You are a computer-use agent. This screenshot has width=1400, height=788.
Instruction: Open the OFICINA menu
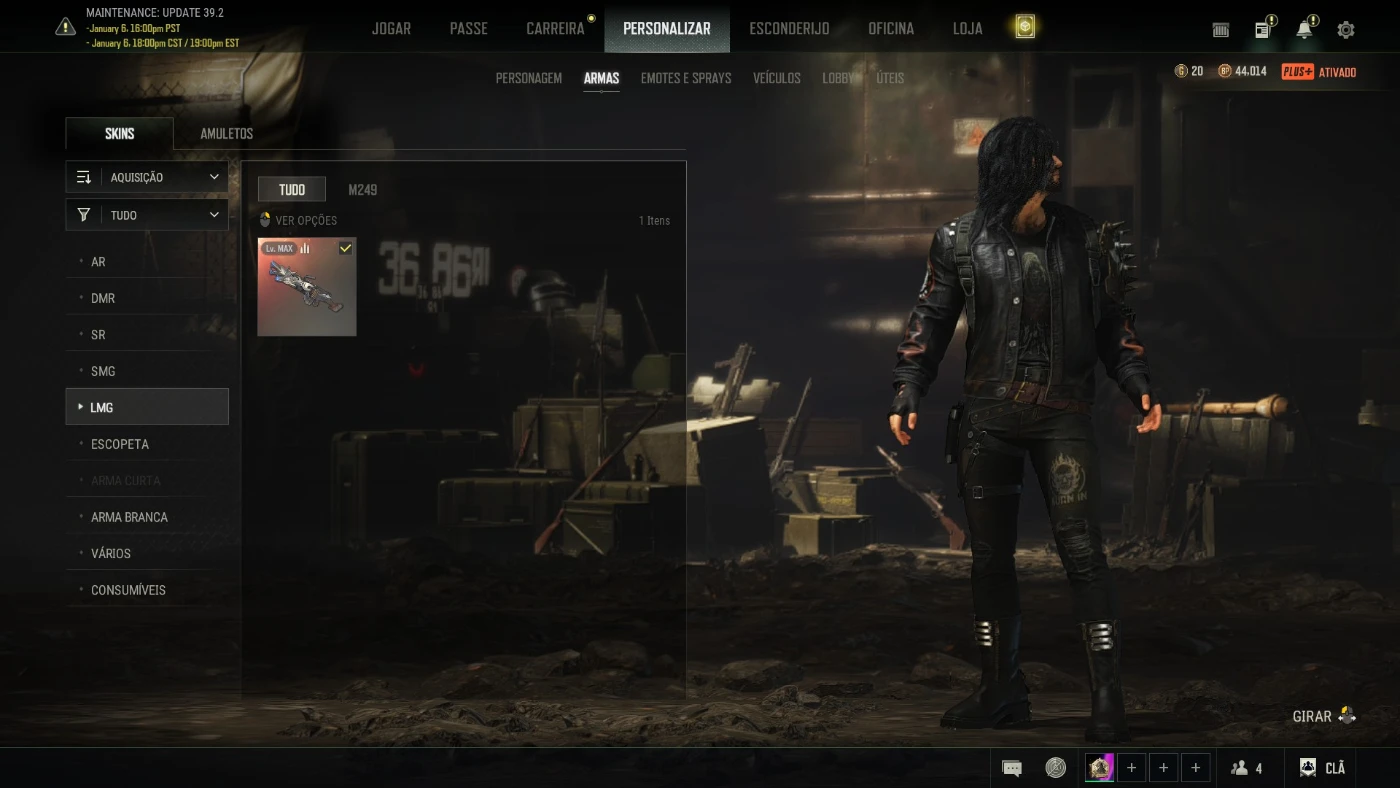click(x=891, y=28)
